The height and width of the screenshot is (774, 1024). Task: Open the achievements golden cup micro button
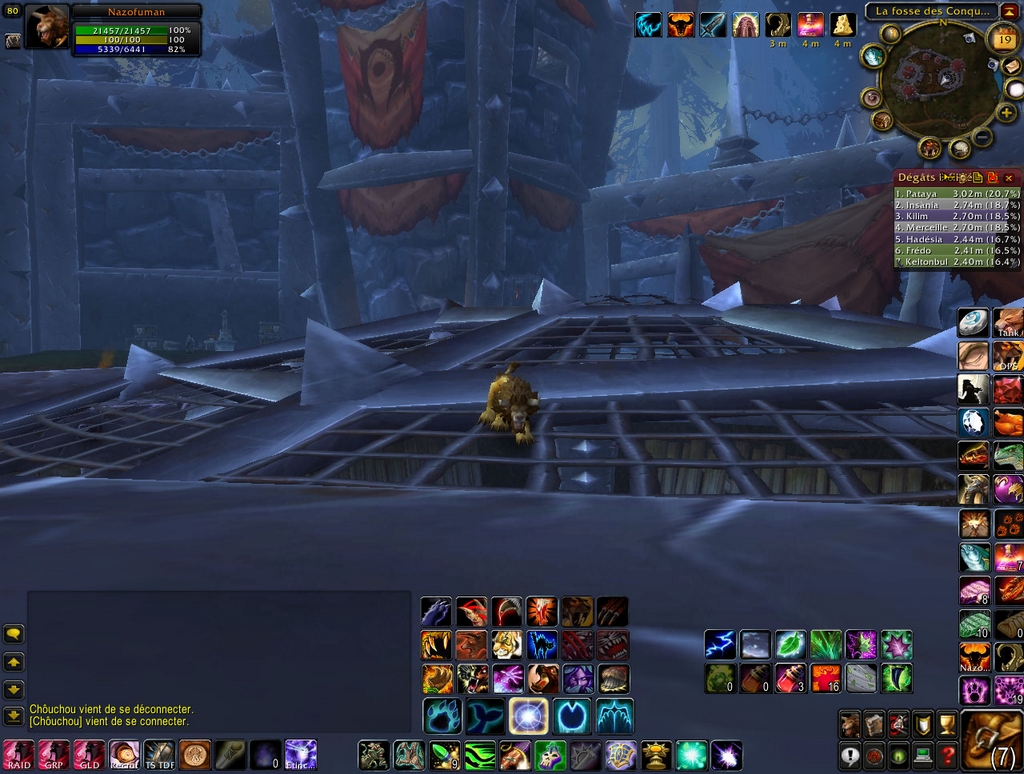coord(946,724)
